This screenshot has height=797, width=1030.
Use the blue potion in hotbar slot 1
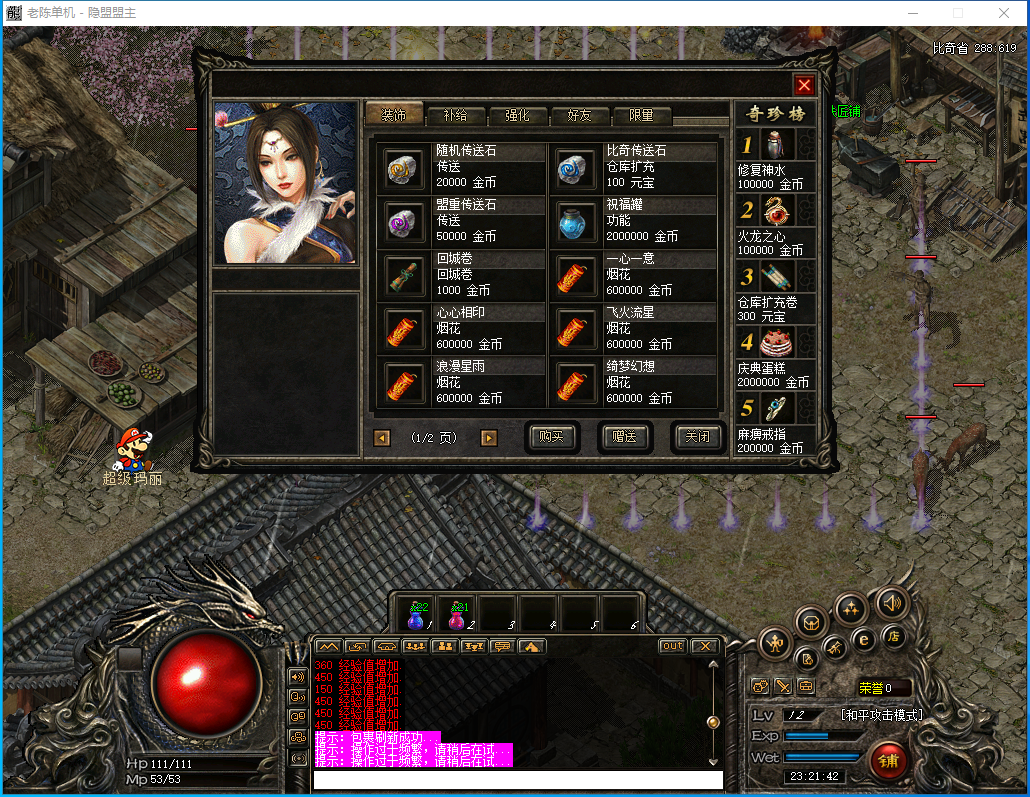[x=417, y=614]
